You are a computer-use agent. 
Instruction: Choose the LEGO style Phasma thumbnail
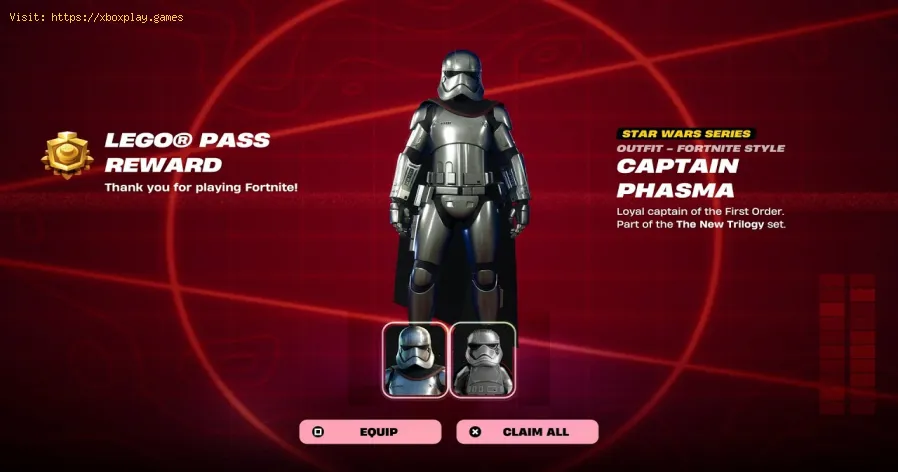tap(483, 360)
